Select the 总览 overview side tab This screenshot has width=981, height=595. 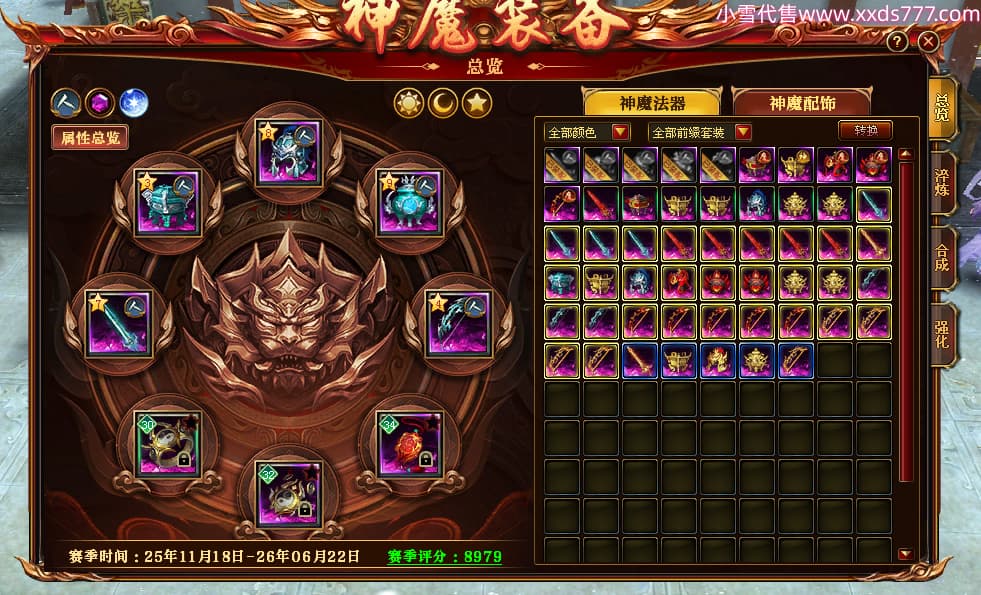pyautogui.click(x=942, y=107)
